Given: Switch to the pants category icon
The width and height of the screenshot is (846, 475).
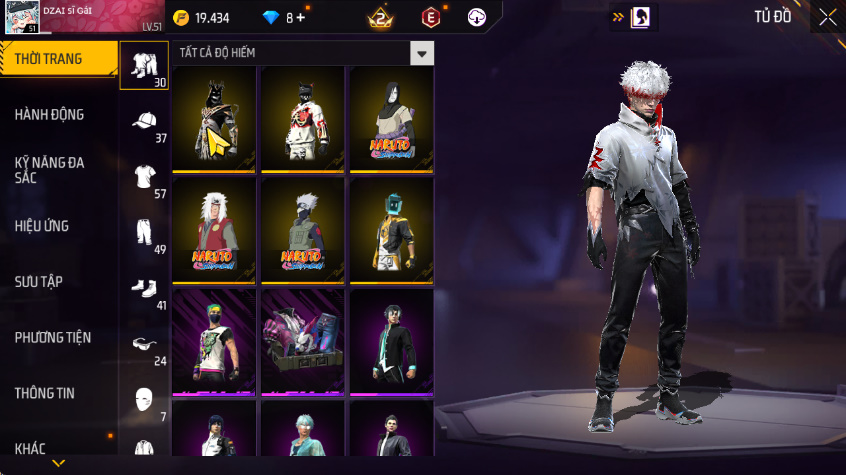Looking at the screenshot, I should pyautogui.click(x=145, y=234).
